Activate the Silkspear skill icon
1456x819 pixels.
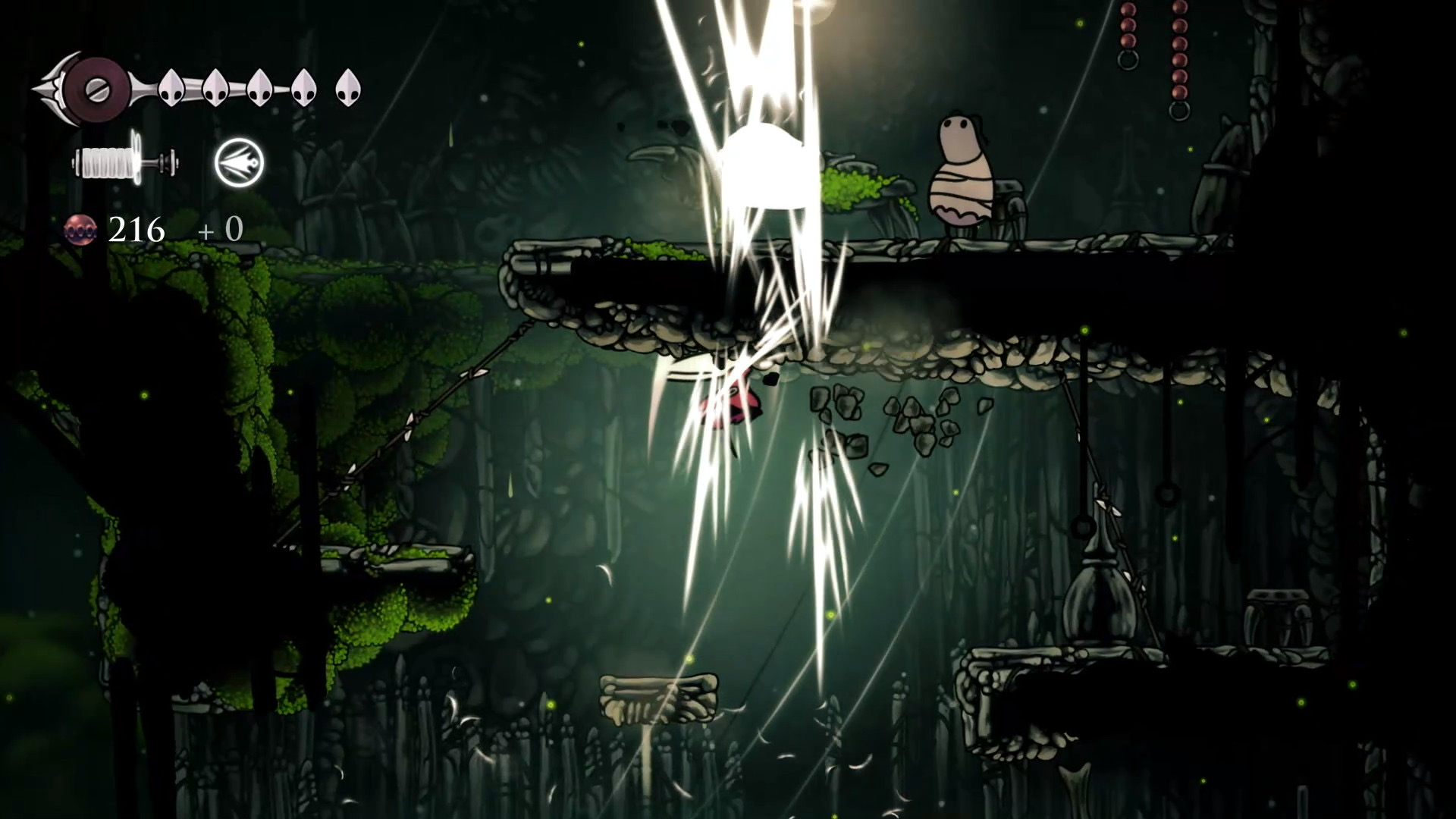click(x=239, y=162)
